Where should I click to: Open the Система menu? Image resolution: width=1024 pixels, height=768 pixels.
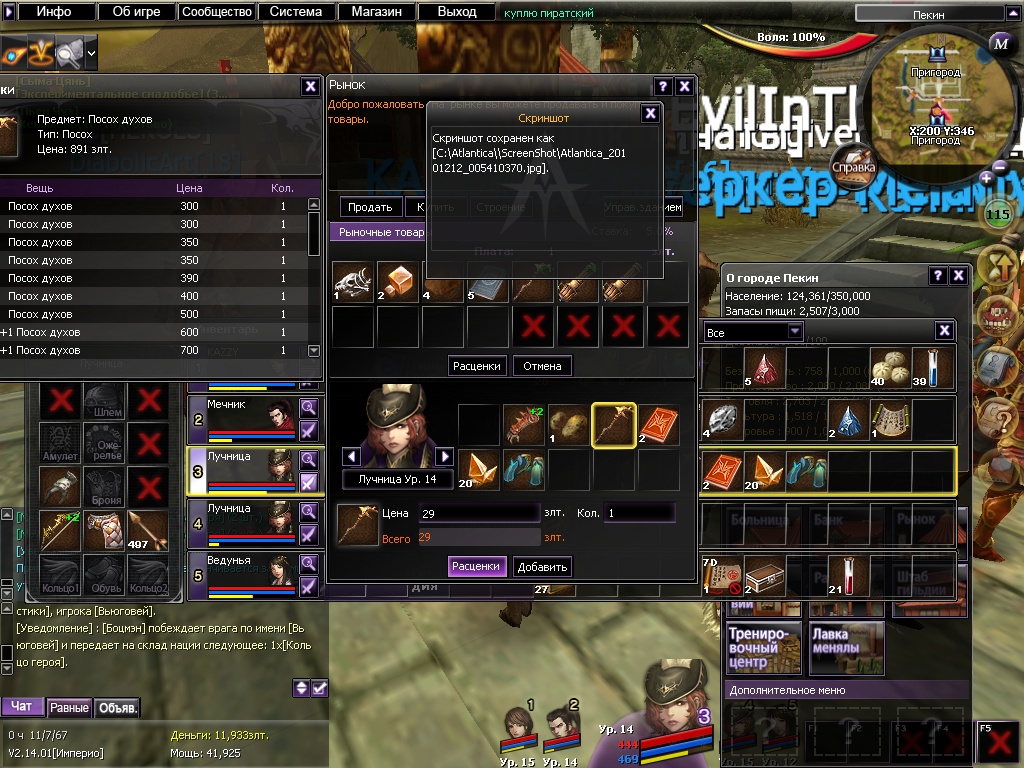pos(296,12)
